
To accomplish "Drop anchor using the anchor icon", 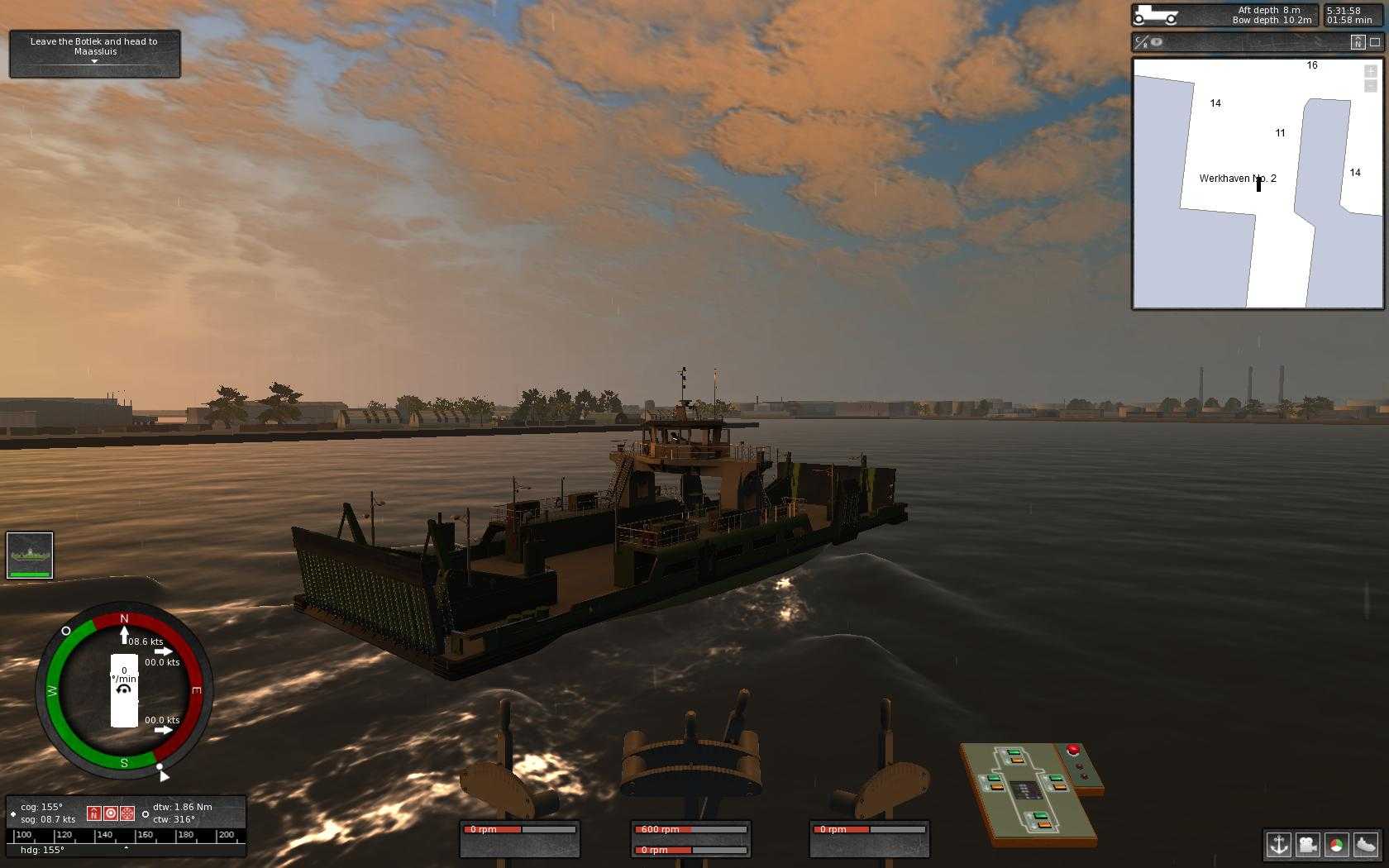I will [x=1278, y=845].
